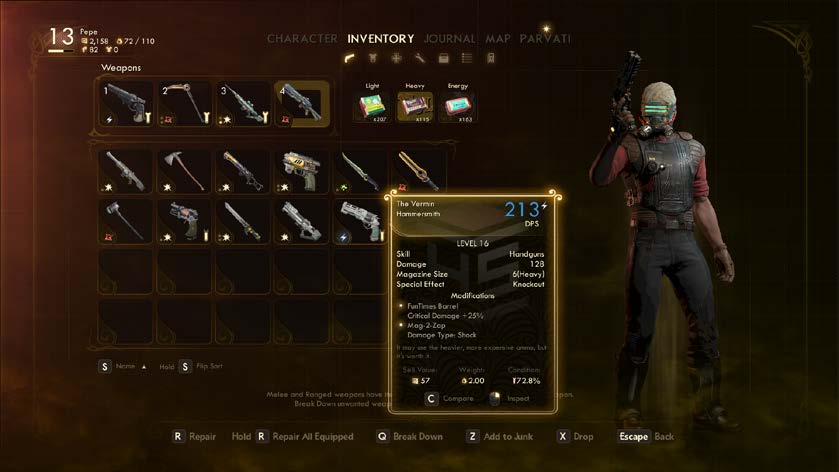Open the Character tab

[301, 39]
